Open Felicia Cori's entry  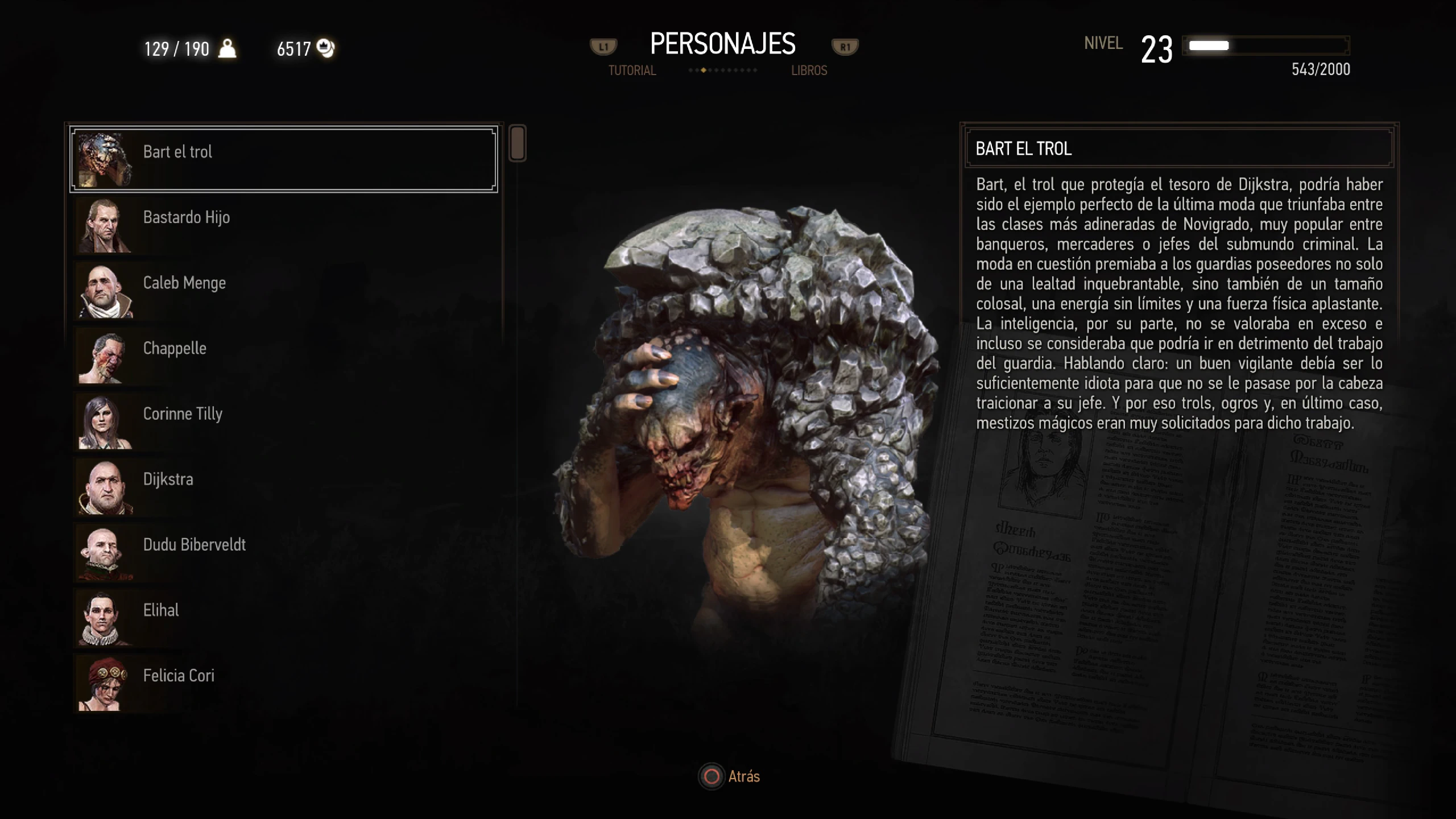[x=283, y=682]
